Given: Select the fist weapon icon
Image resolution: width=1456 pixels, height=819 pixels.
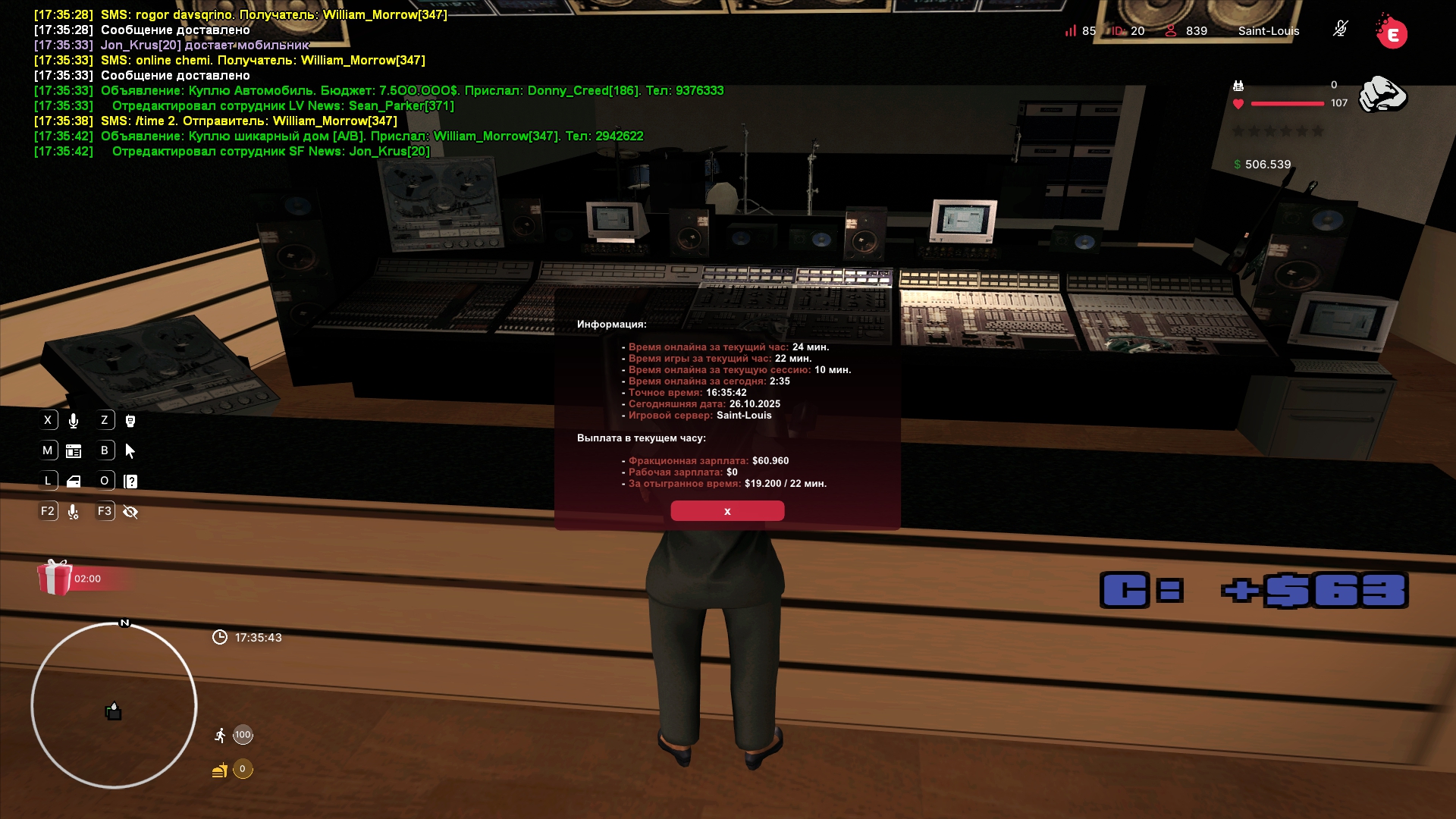Looking at the screenshot, I should (1382, 95).
